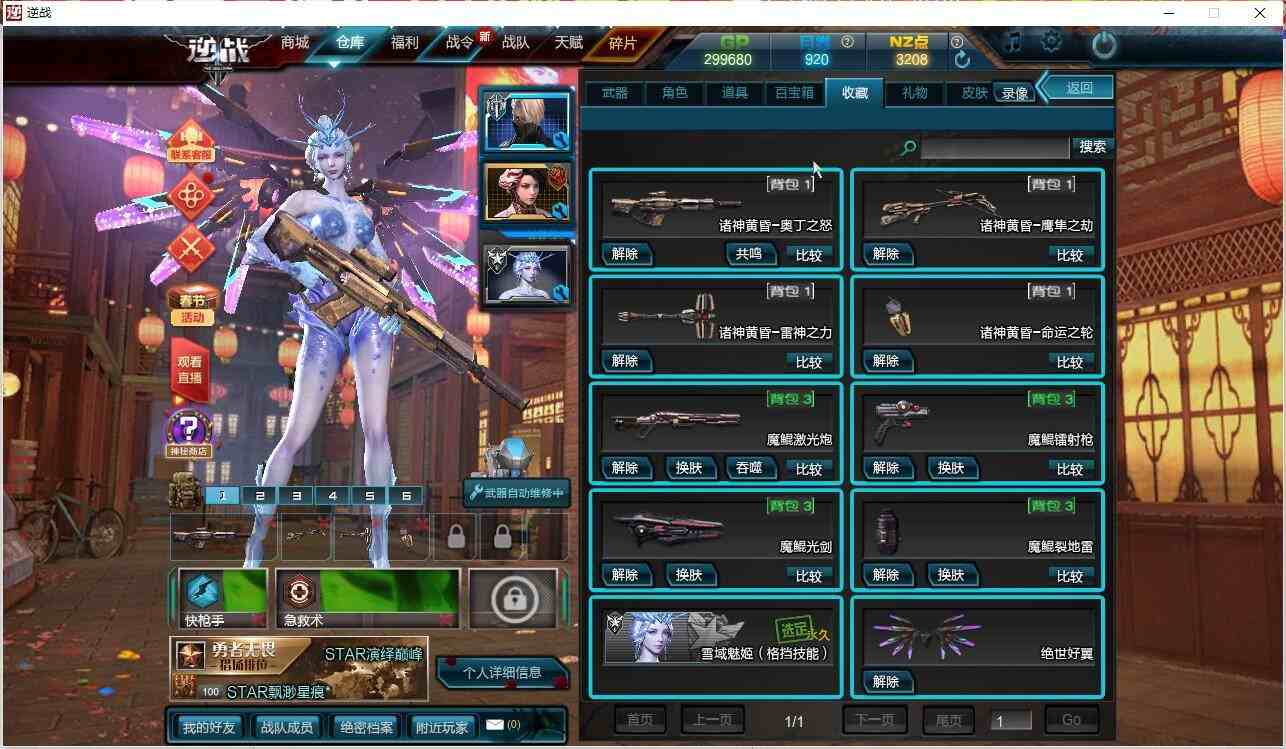Click the currency refresh icon beside NZ点
This screenshot has width=1286, height=749.
[x=961, y=59]
